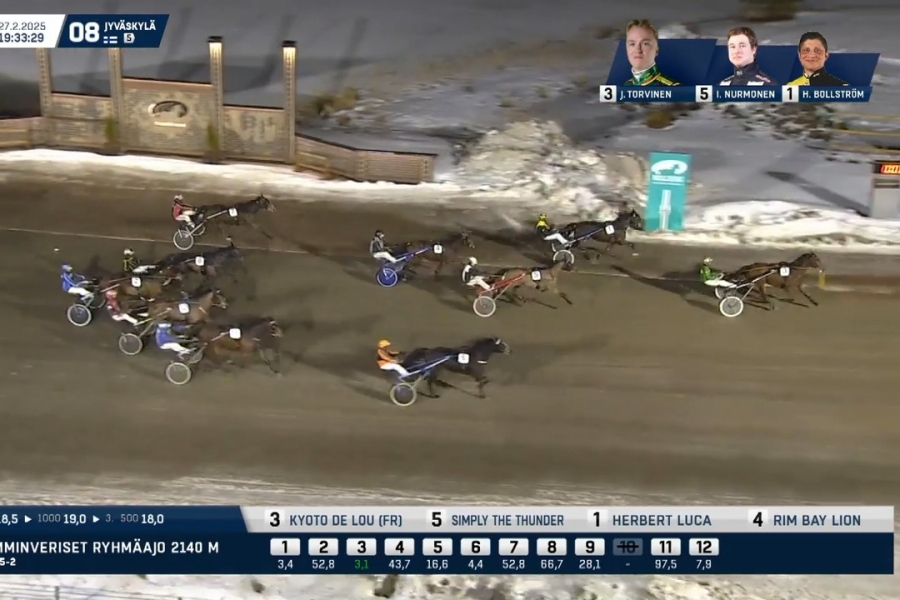Open the race 08 Jyväskylä badge

pos(113,31)
